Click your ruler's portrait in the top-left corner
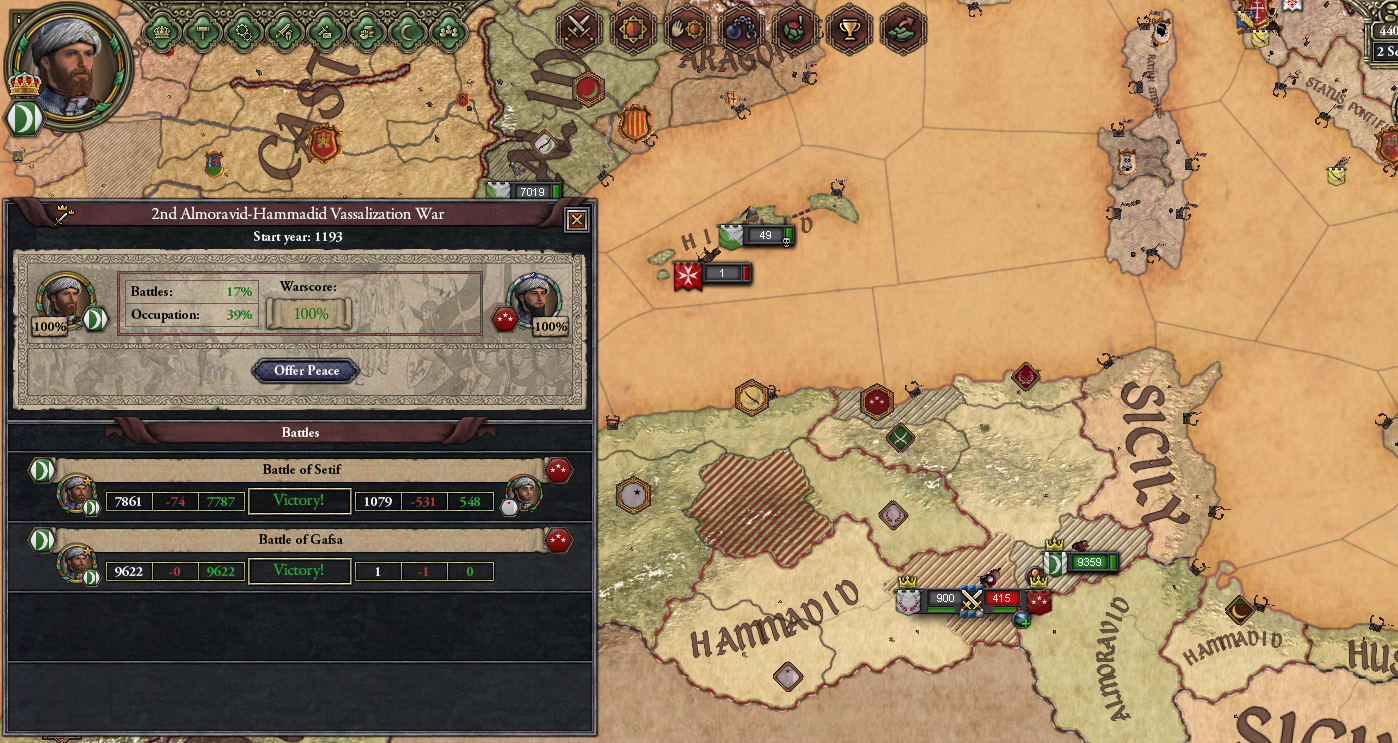The width and height of the screenshot is (1398, 743). [65, 65]
